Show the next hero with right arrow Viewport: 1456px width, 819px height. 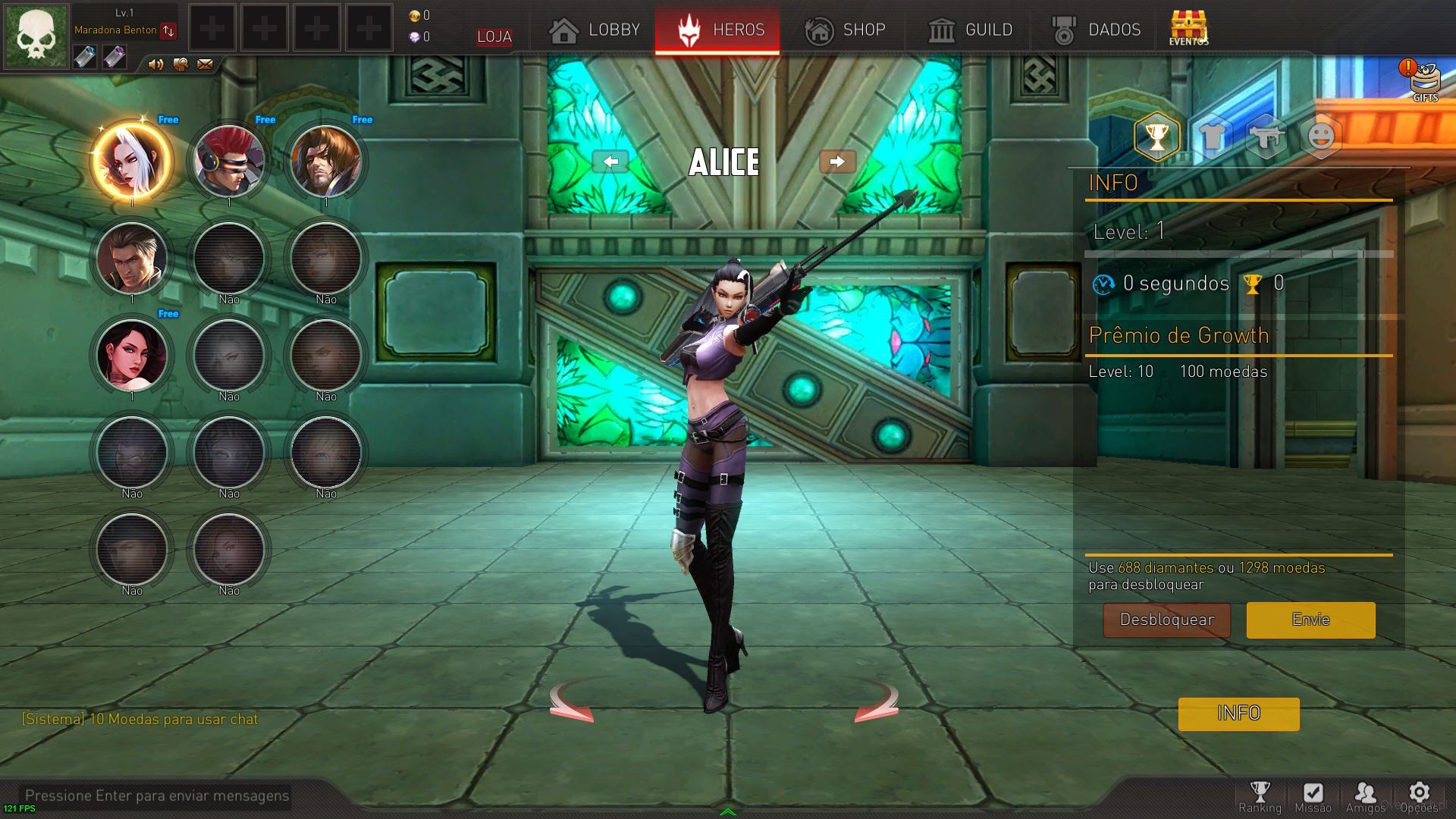(837, 162)
